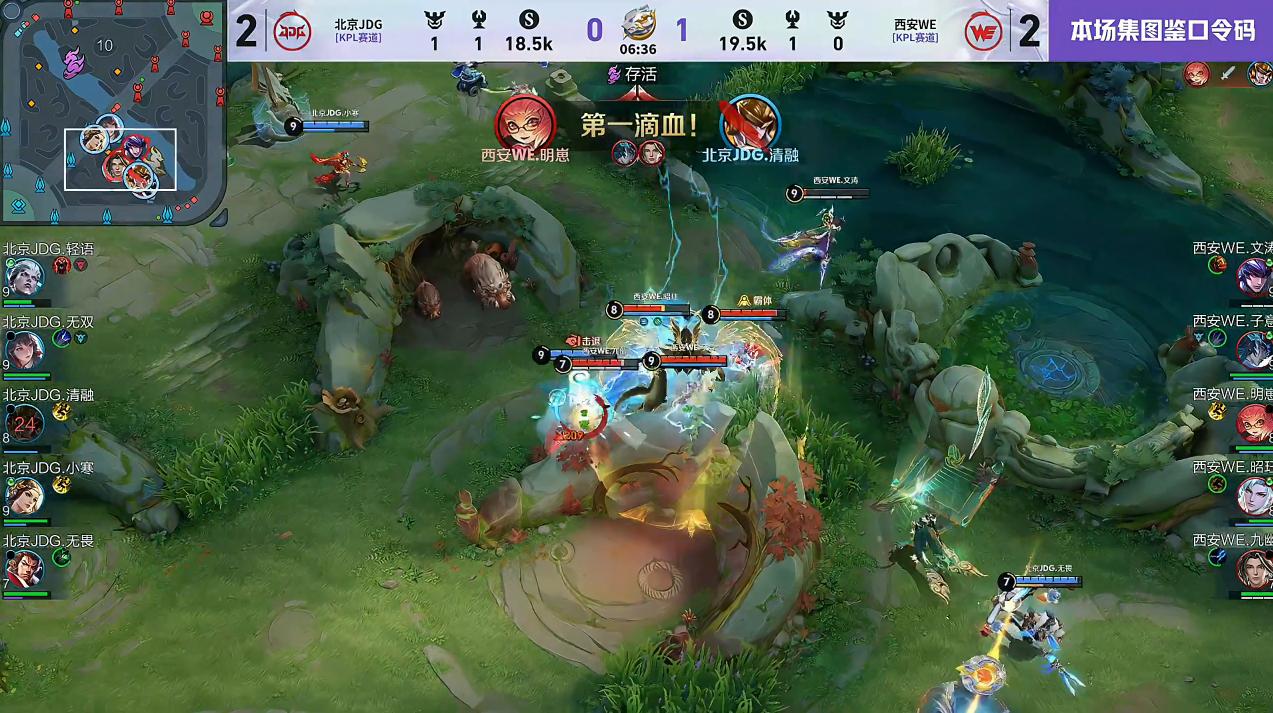Choose 北京JDG.清融 portrait showing respawn timer
Image resolution: width=1273 pixels, height=713 pixels.
click(24, 423)
